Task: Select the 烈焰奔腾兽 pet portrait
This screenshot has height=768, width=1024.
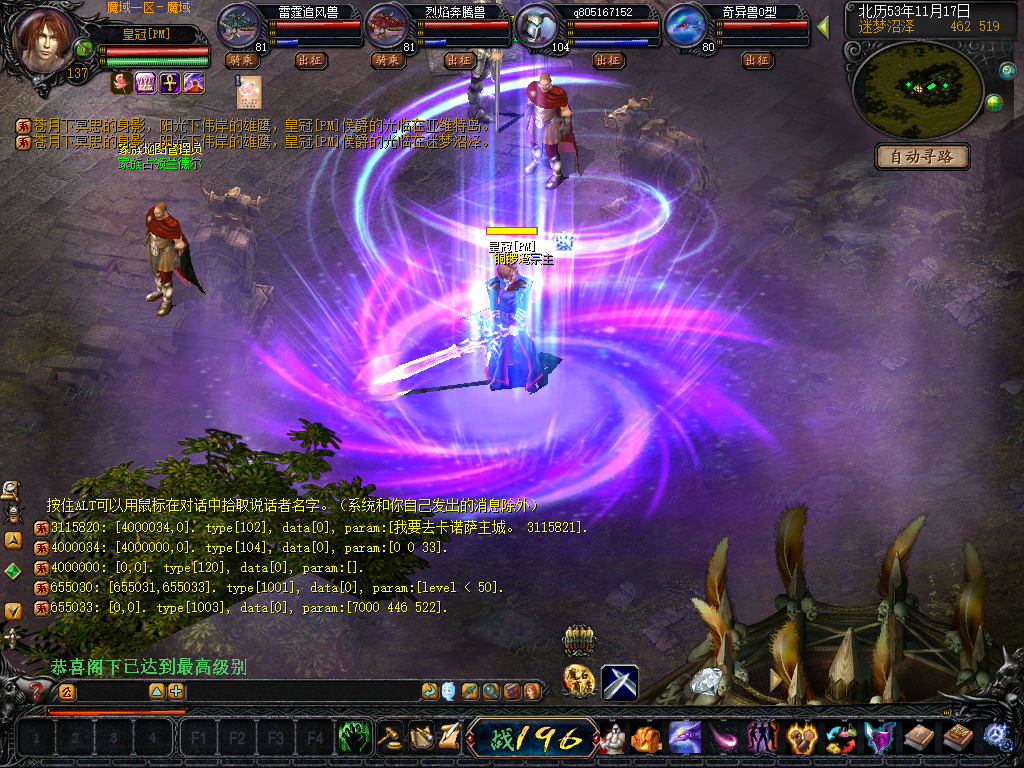Action: click(388, 25)
